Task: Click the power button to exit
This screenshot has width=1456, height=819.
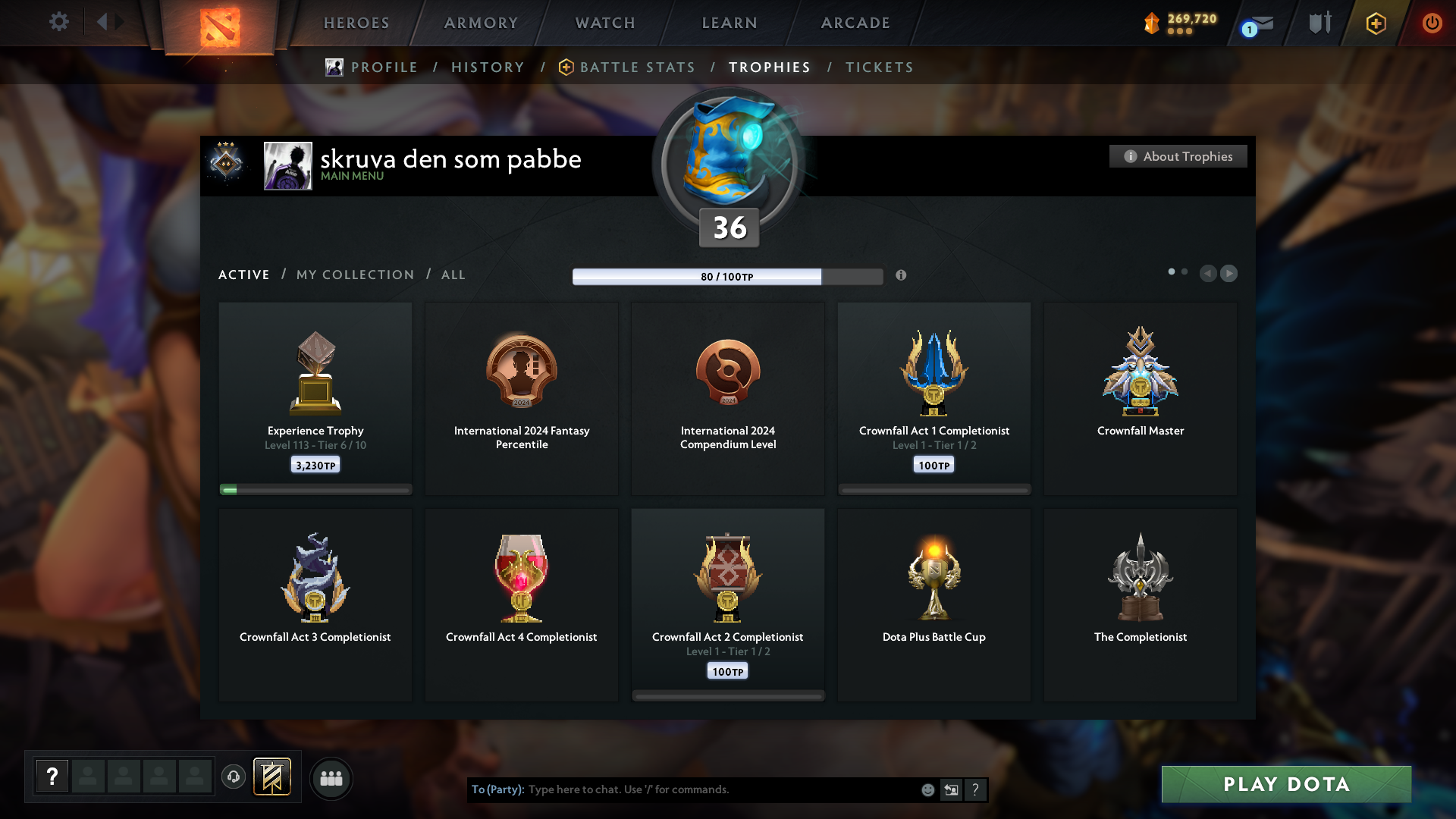Action: pyautogui.click(x=1432, y=23)
